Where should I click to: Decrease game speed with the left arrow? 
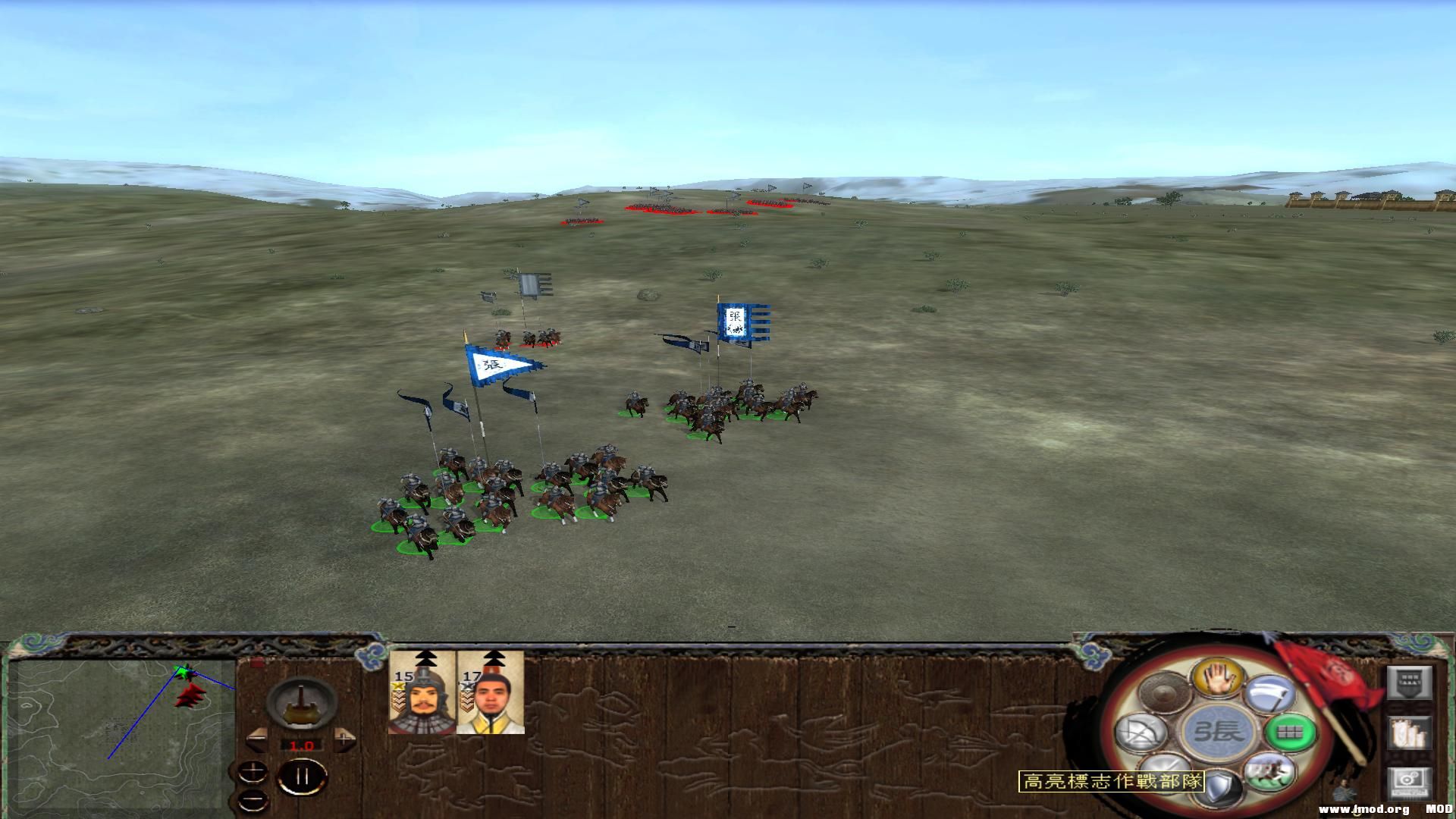(257, 740)
